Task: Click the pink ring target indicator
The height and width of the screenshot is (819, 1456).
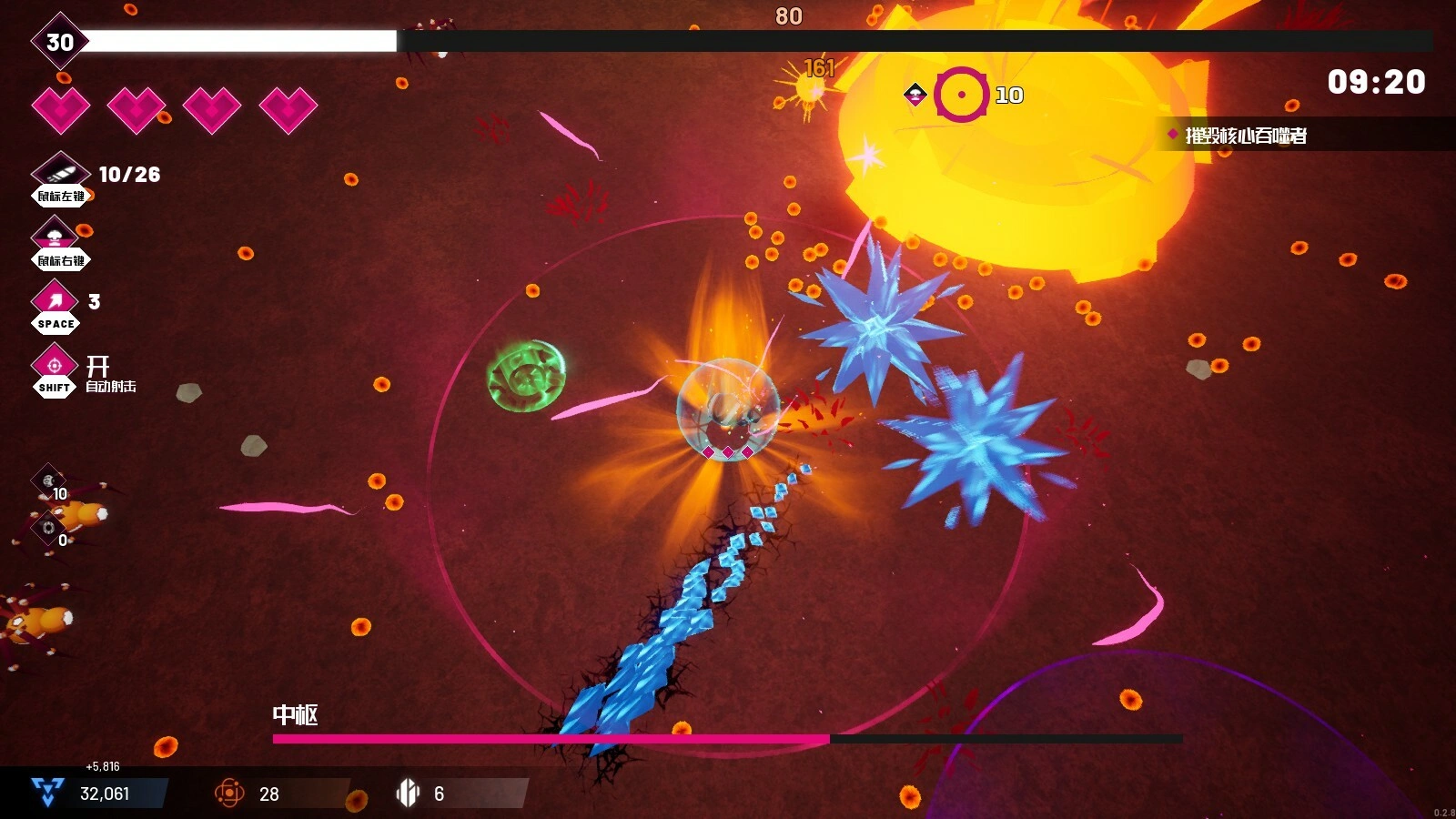Action: [x=961, y=94]
